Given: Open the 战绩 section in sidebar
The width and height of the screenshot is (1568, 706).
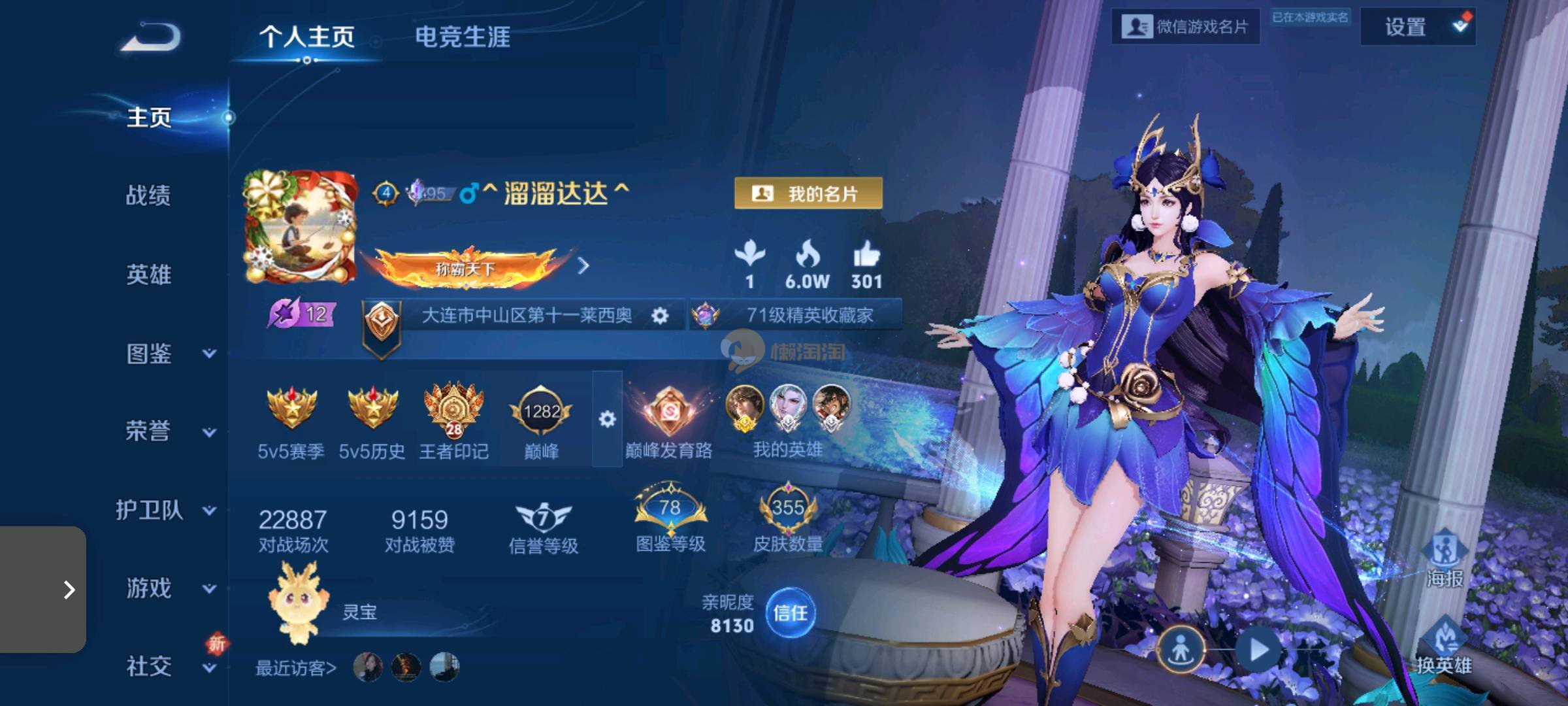Looking at the screenshot, I should (148, 195).
